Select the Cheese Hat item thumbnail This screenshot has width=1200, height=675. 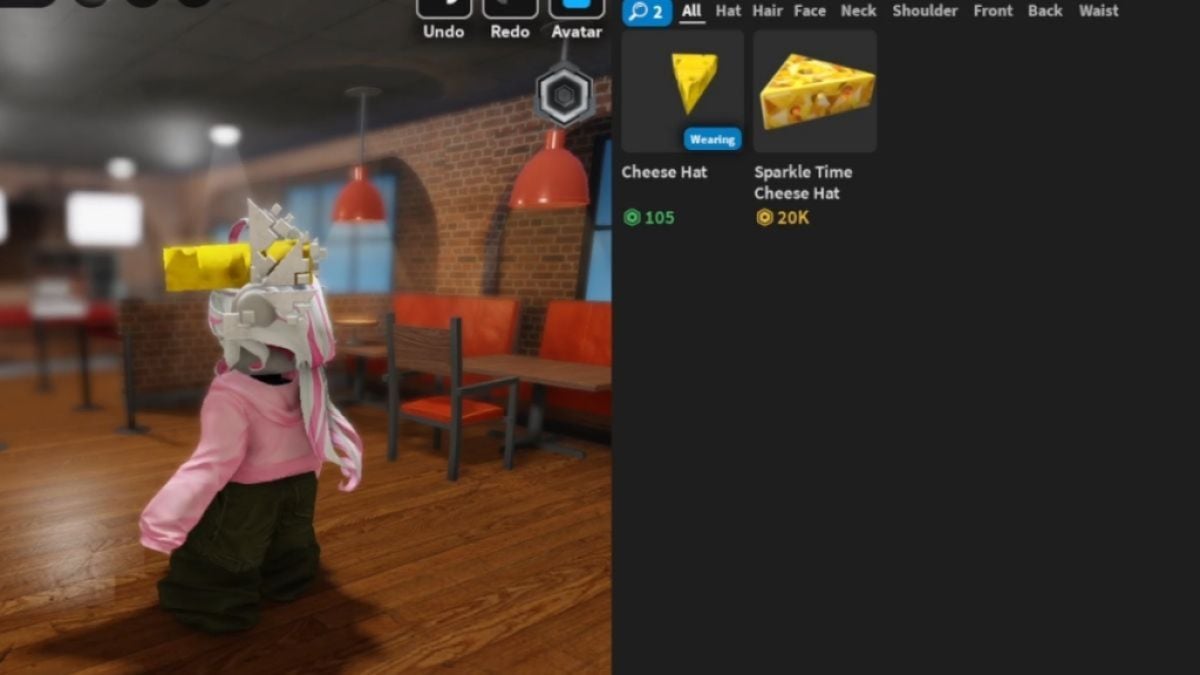(682, 90)
